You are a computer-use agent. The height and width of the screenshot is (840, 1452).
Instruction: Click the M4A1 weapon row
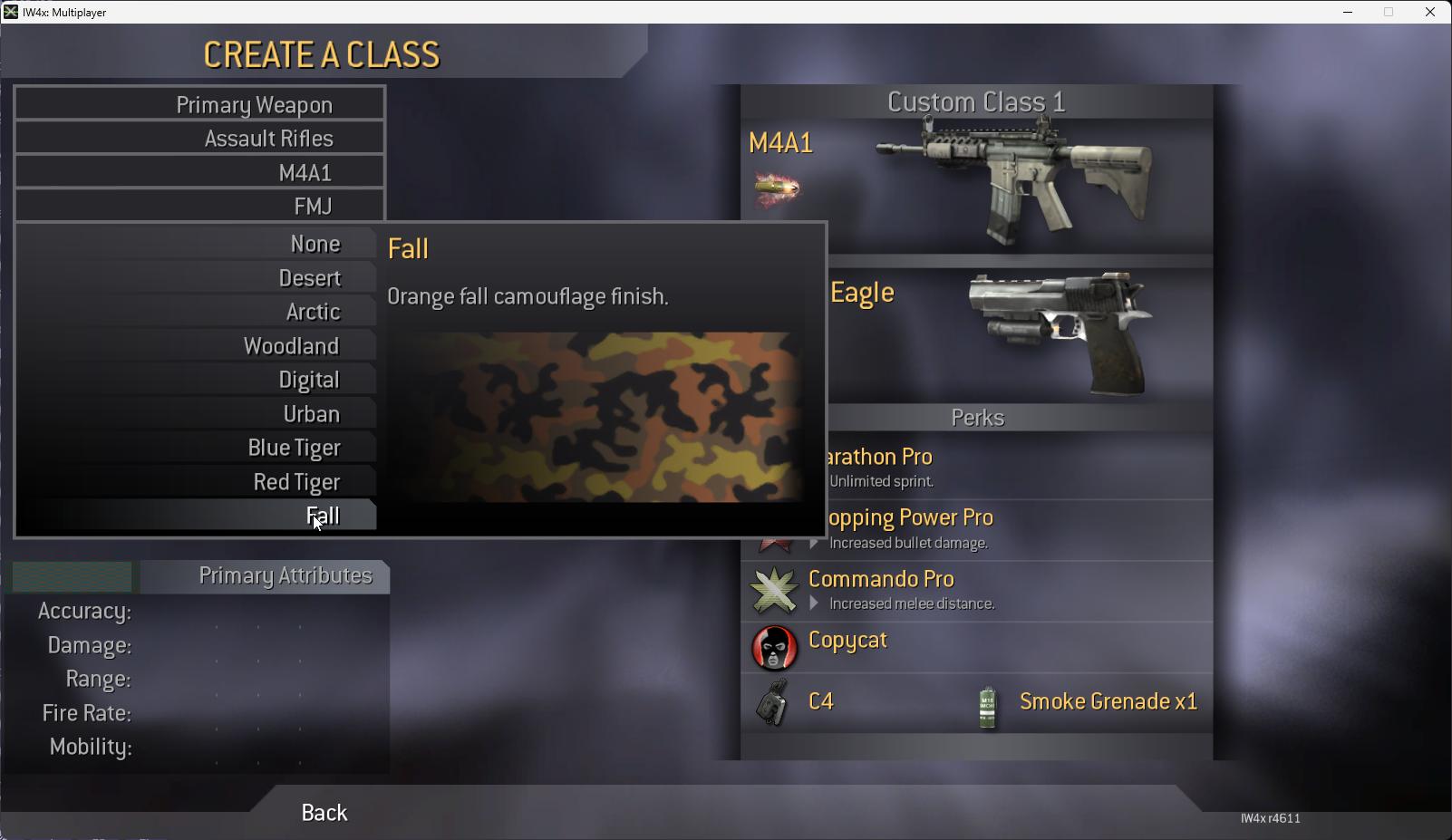pos(200,172)
